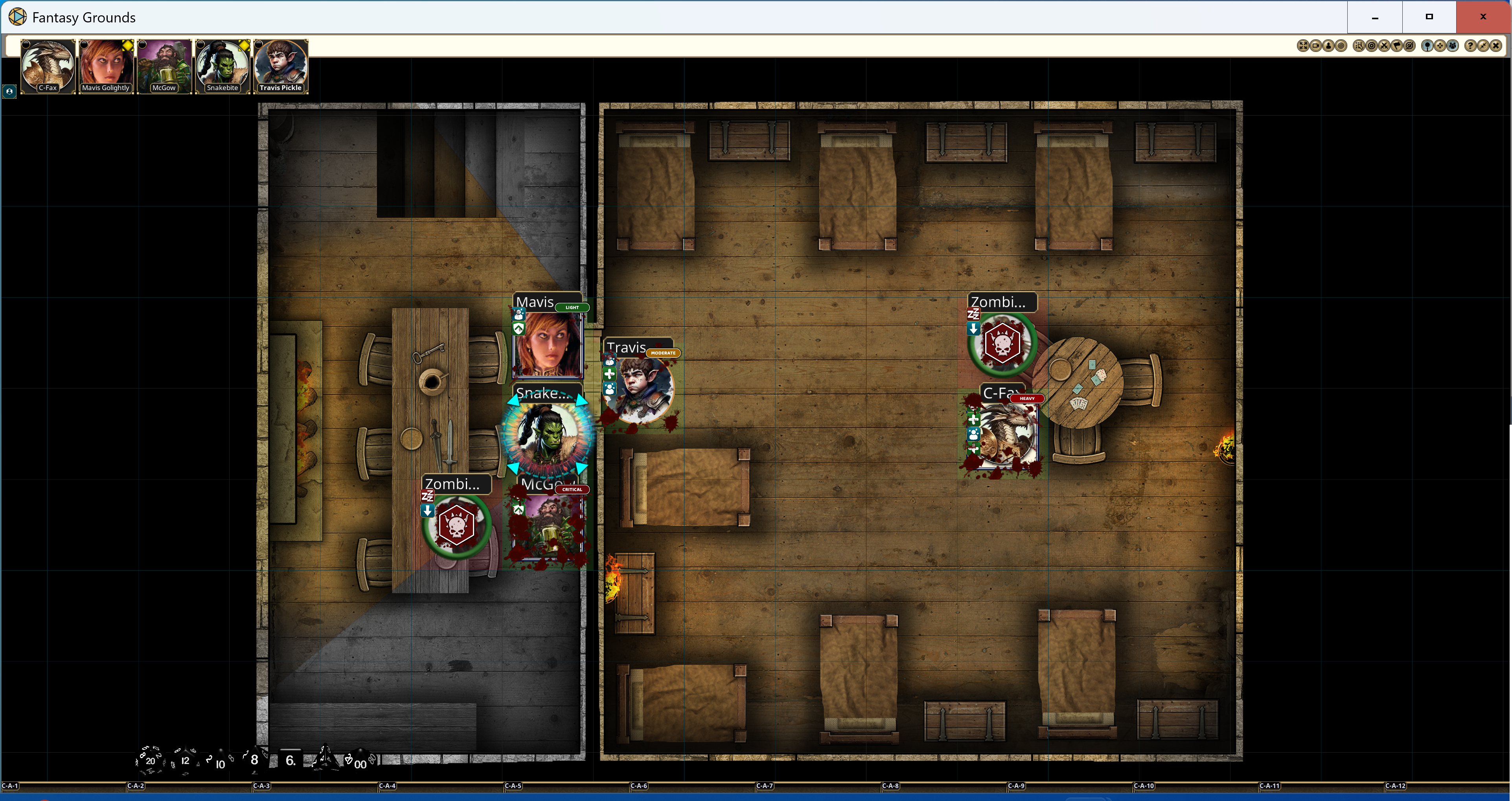Close the map with the toolbar X

tap(1496, 46)
